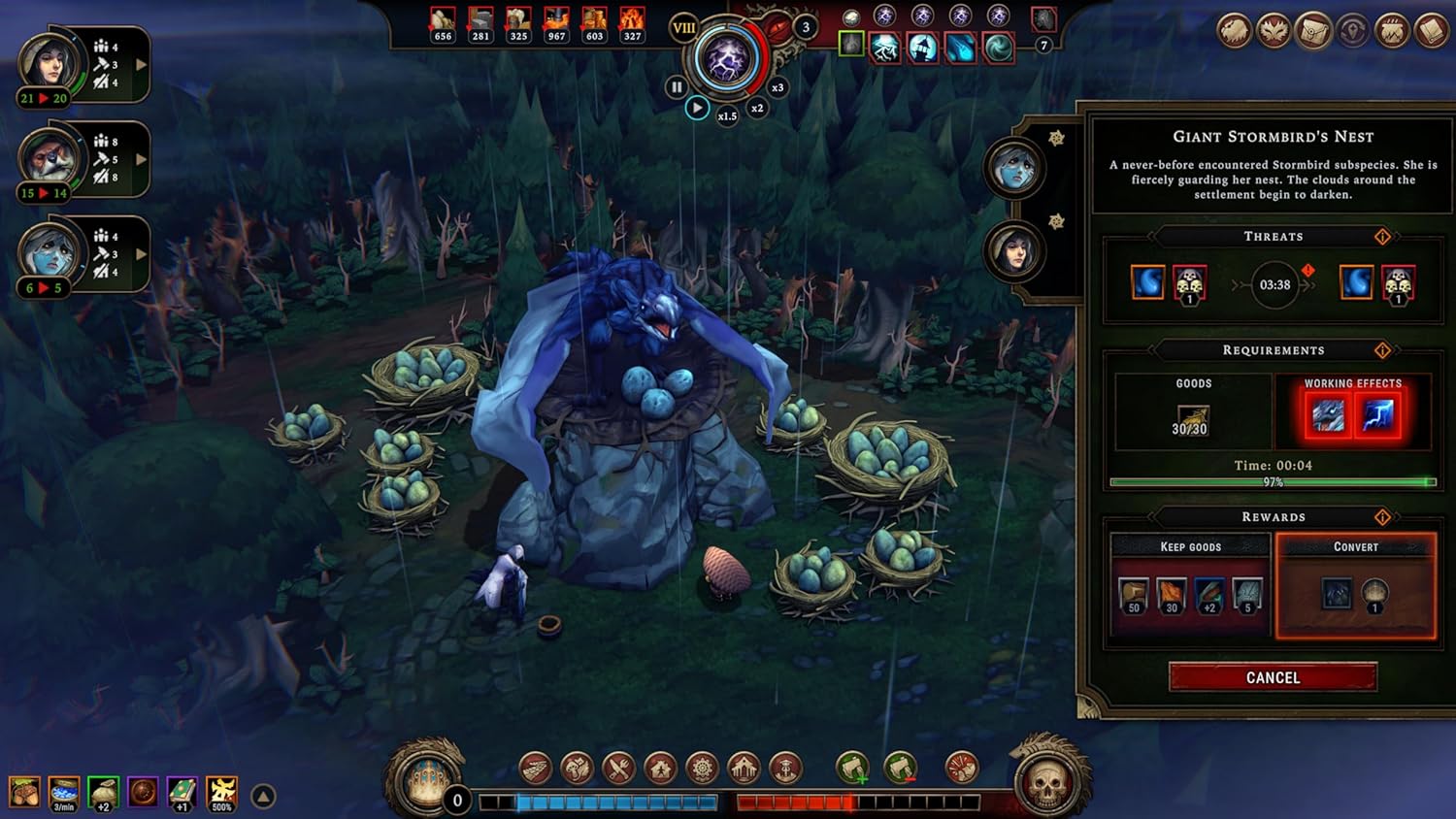Select the Convert reward option
The height and width of the screenshot is (819, 1456).
coord(1355,585)
